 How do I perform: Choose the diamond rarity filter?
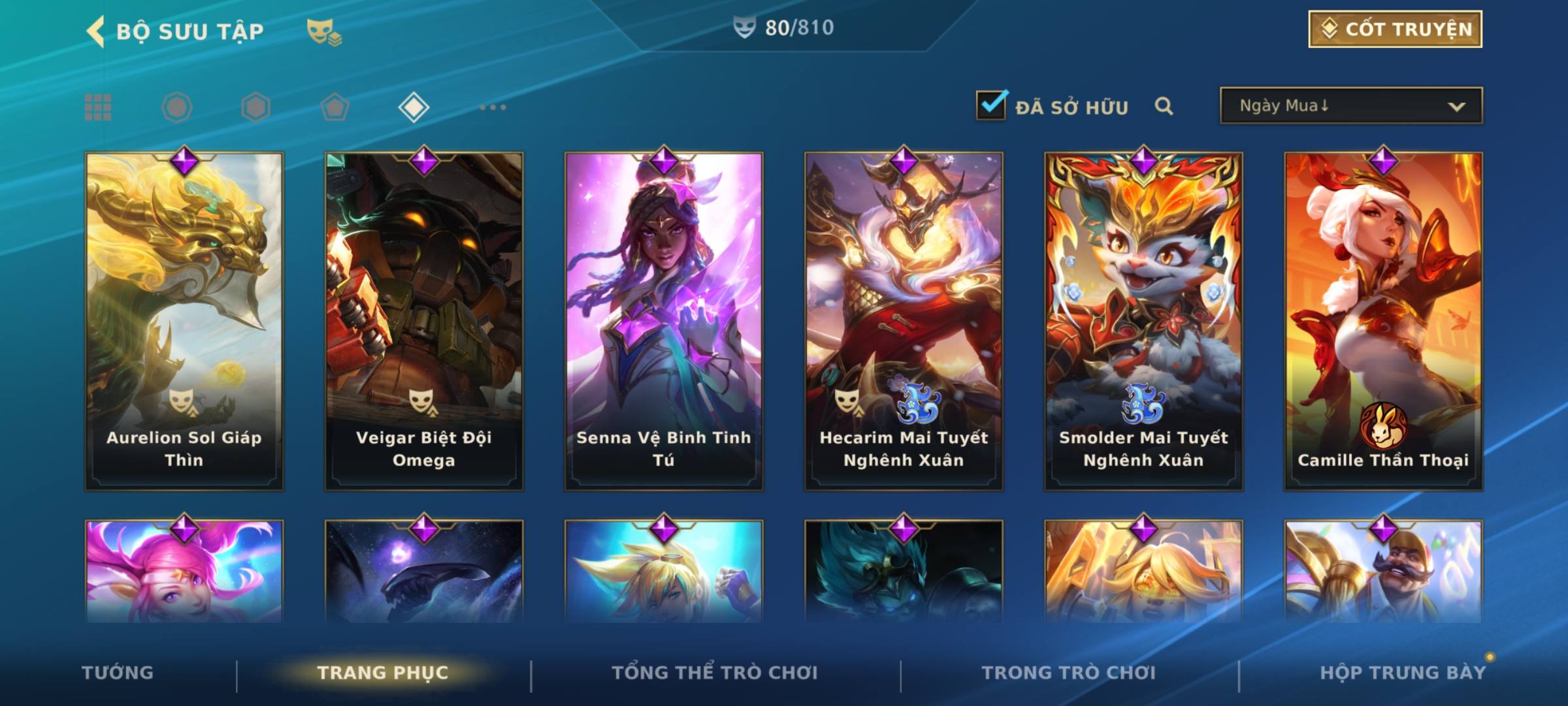(x=414, y=107)
